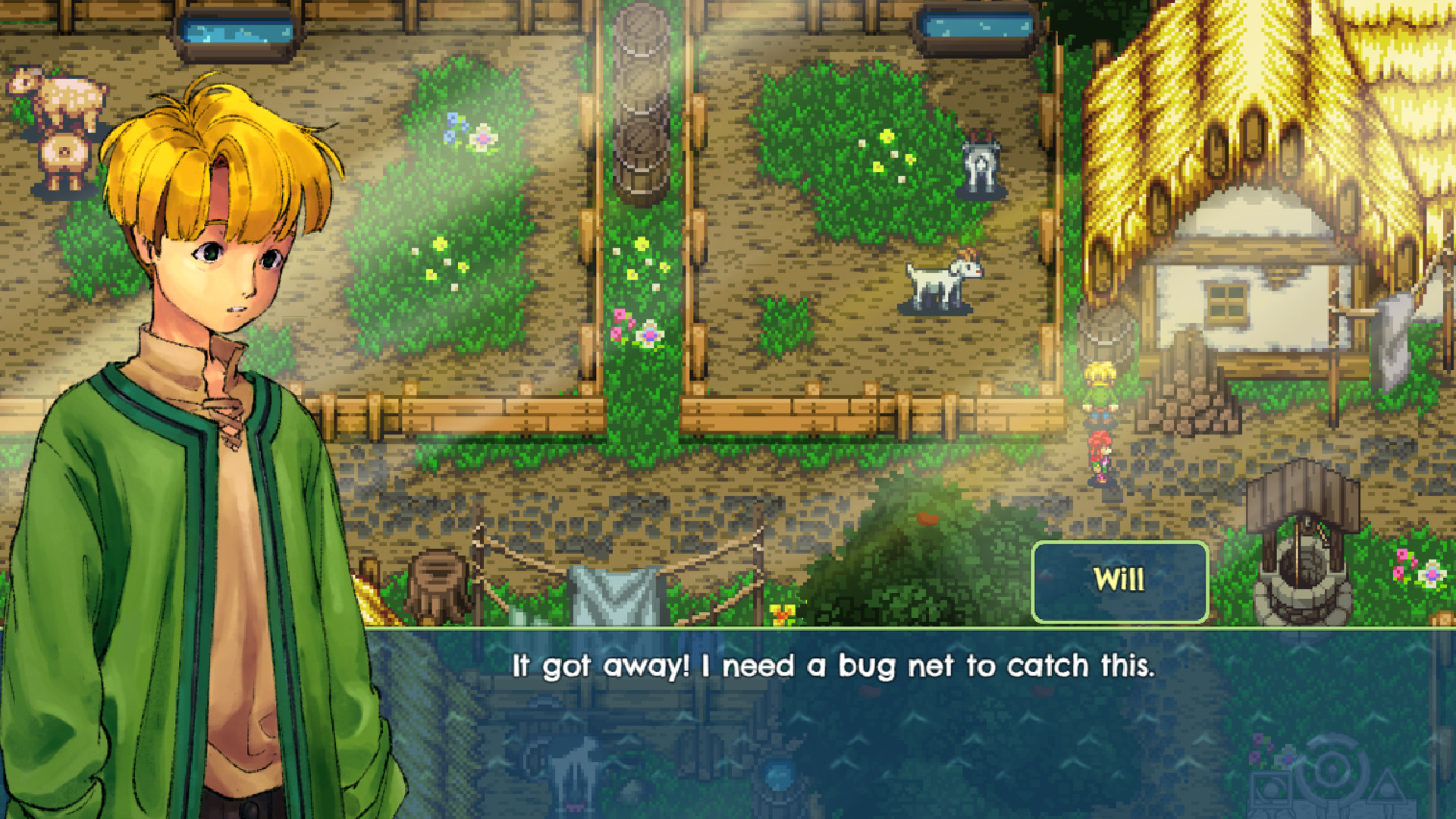
Task: Click the Will name plate
Action: coord(1120,581)
